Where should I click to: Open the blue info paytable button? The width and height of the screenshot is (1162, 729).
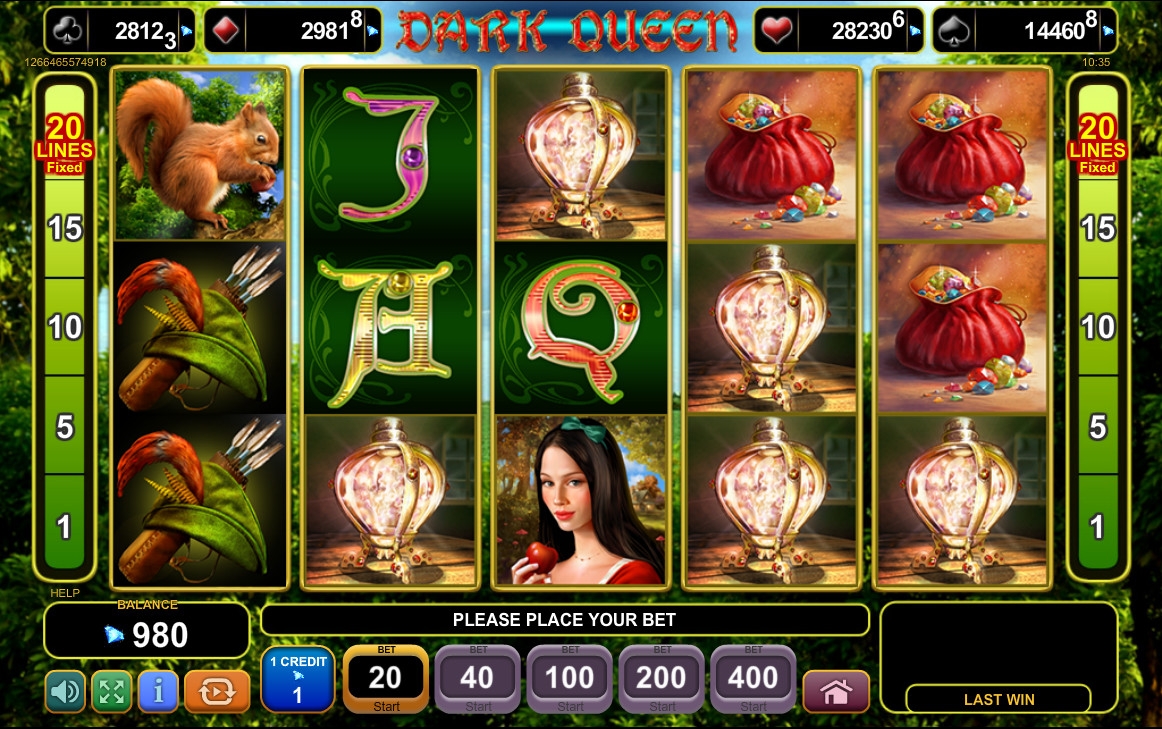click(158, 691)
